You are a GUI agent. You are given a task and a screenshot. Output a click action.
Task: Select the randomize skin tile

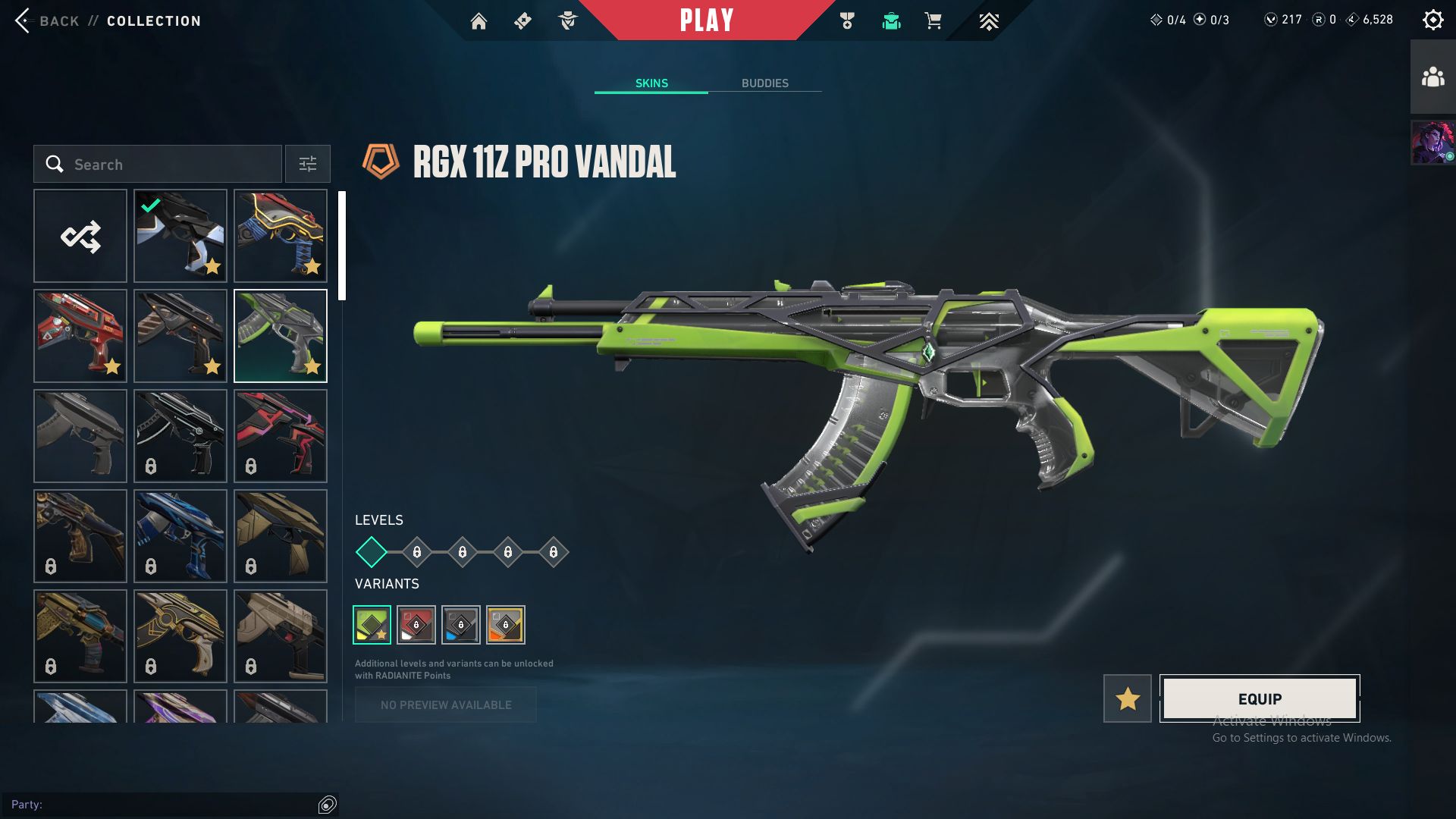point(80,237)
